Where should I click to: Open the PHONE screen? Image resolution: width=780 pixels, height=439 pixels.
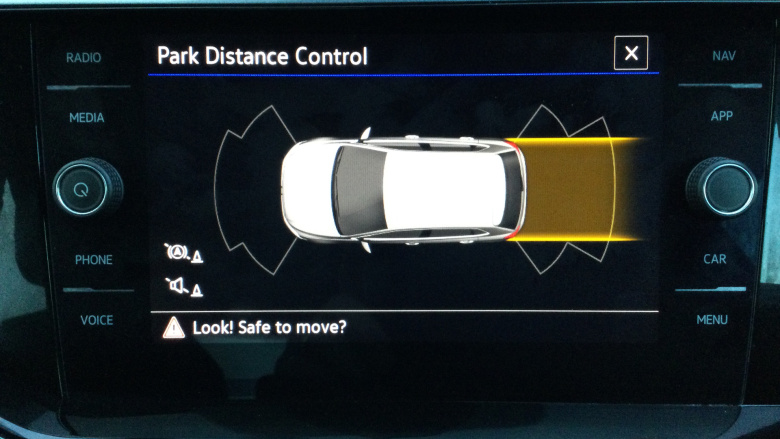pos(93,260)
